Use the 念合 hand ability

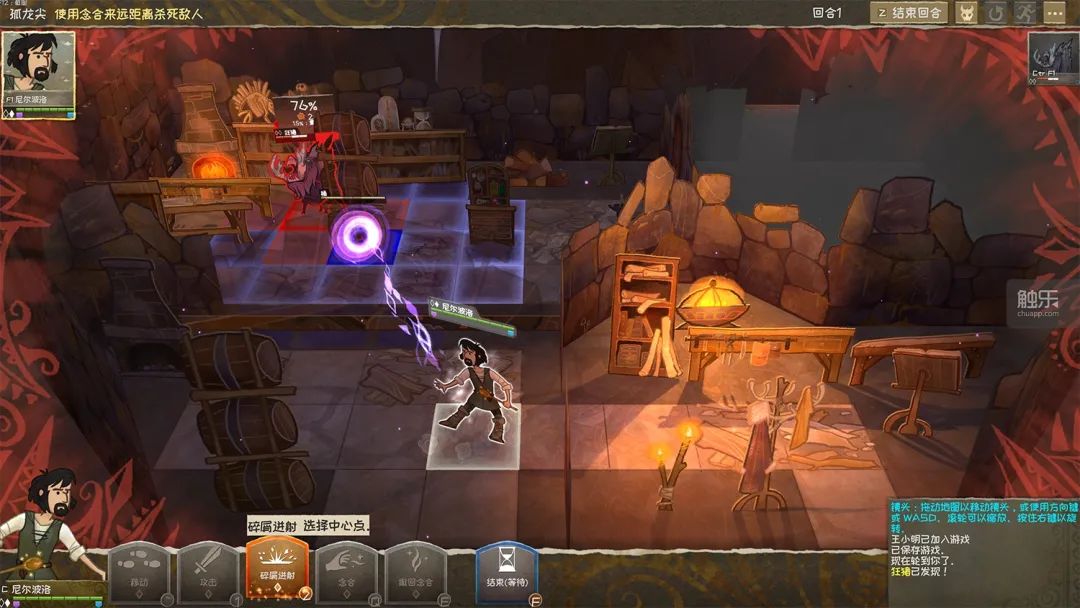pos(346,573)
